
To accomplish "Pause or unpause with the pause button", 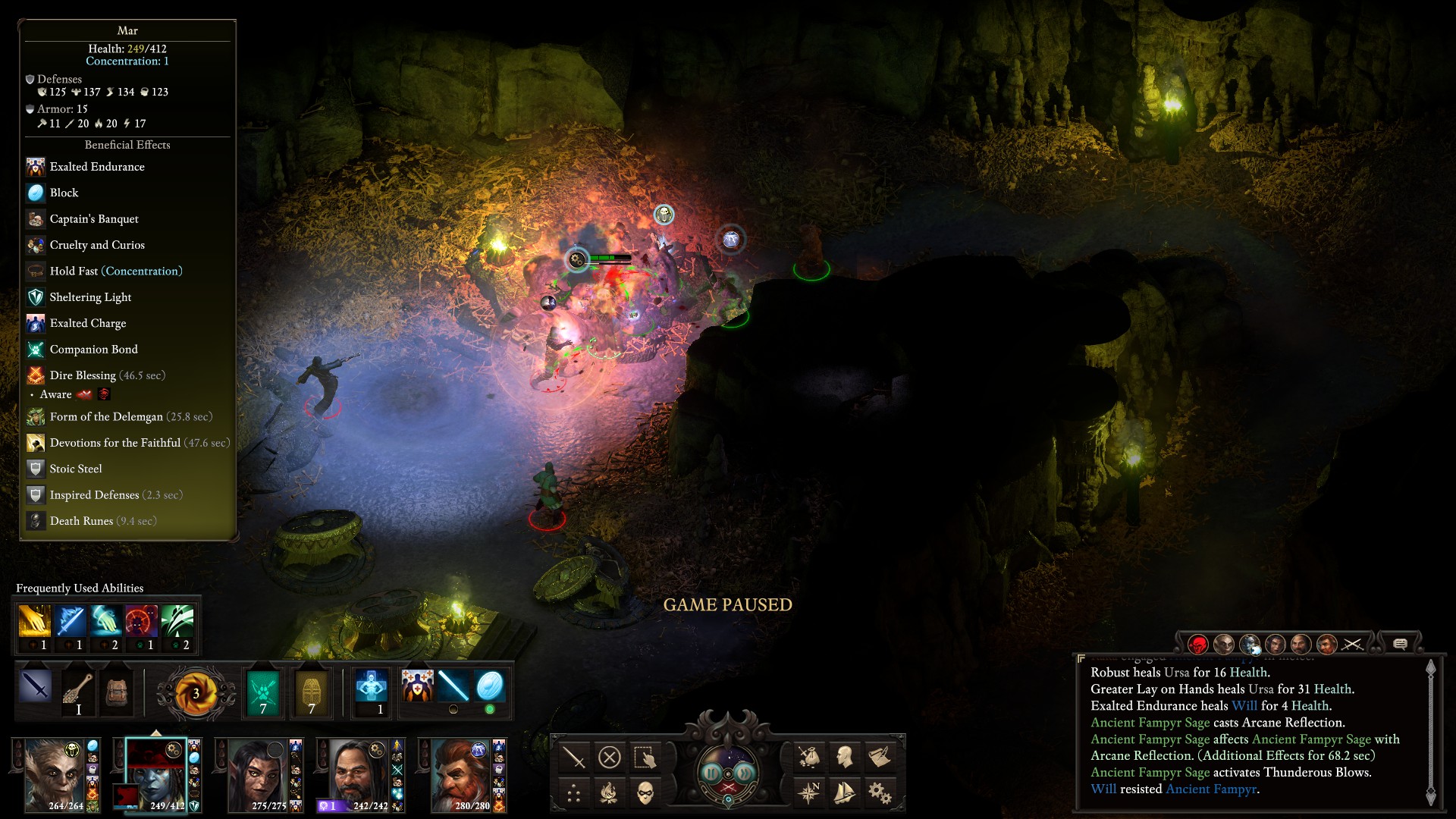I will point(712,773).
